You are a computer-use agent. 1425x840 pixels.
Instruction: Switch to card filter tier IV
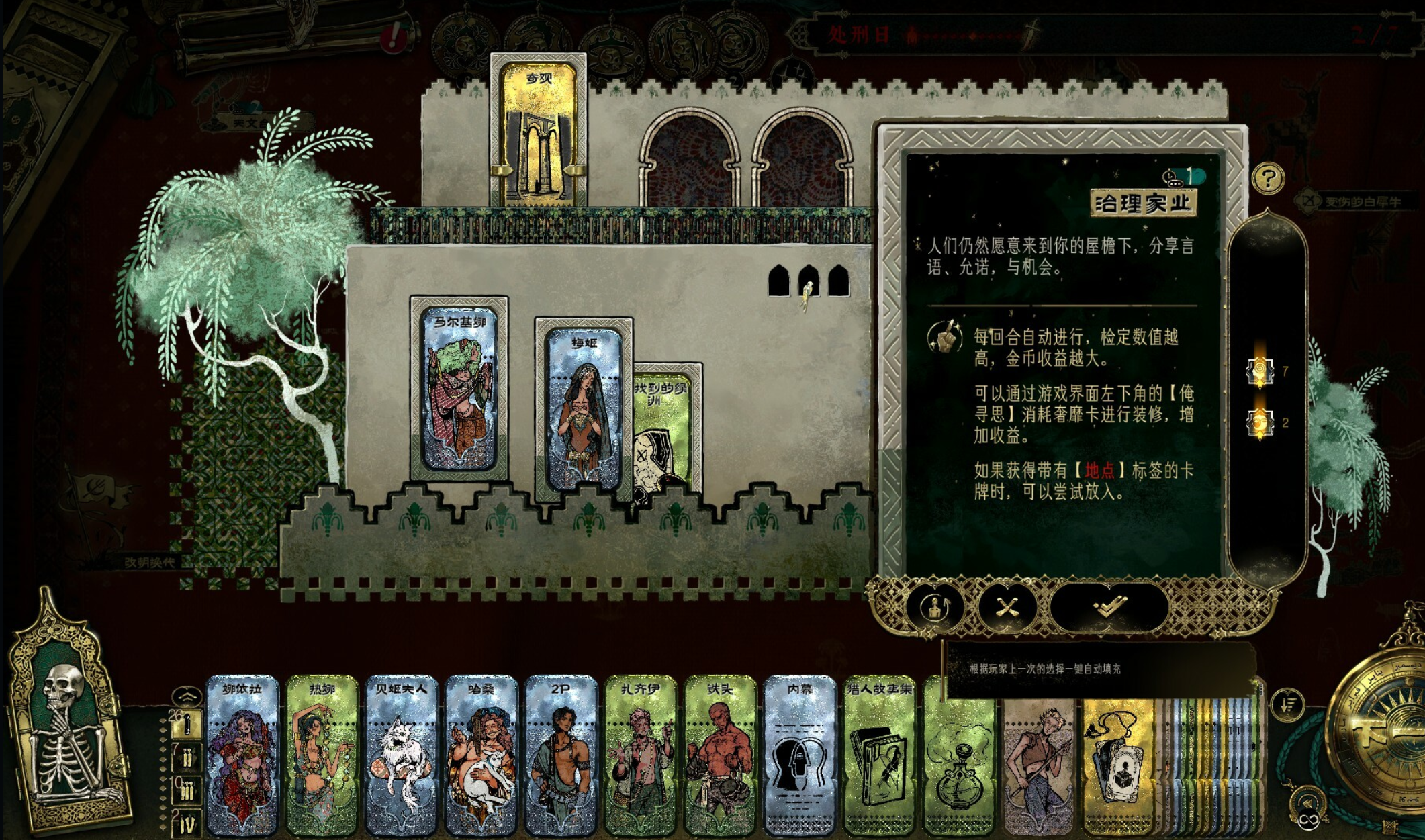(x=185, y=823)
